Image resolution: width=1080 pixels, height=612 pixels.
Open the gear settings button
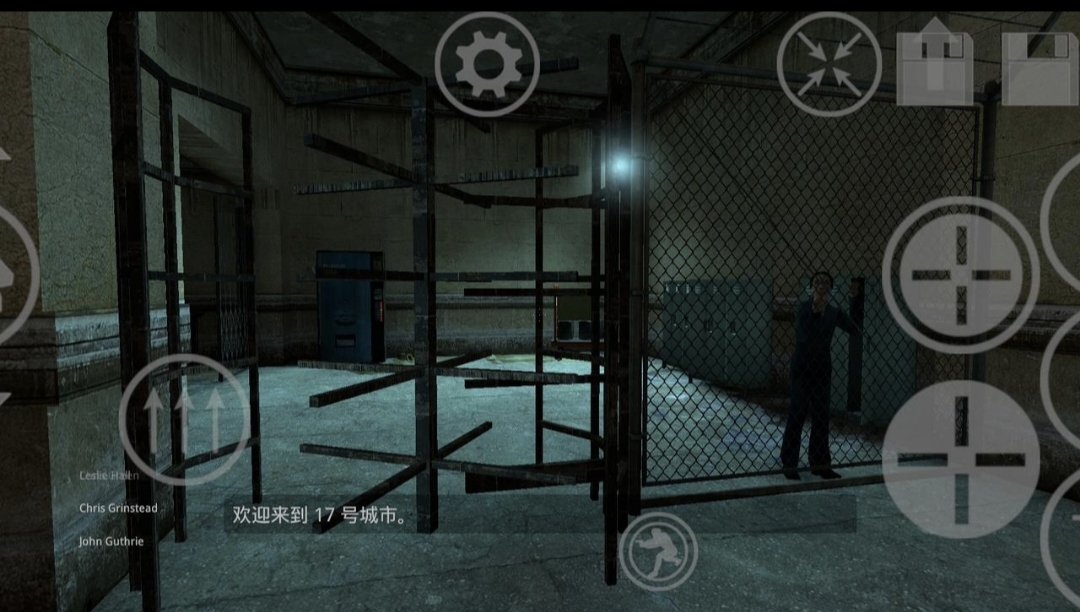click(x=487, y=65)
